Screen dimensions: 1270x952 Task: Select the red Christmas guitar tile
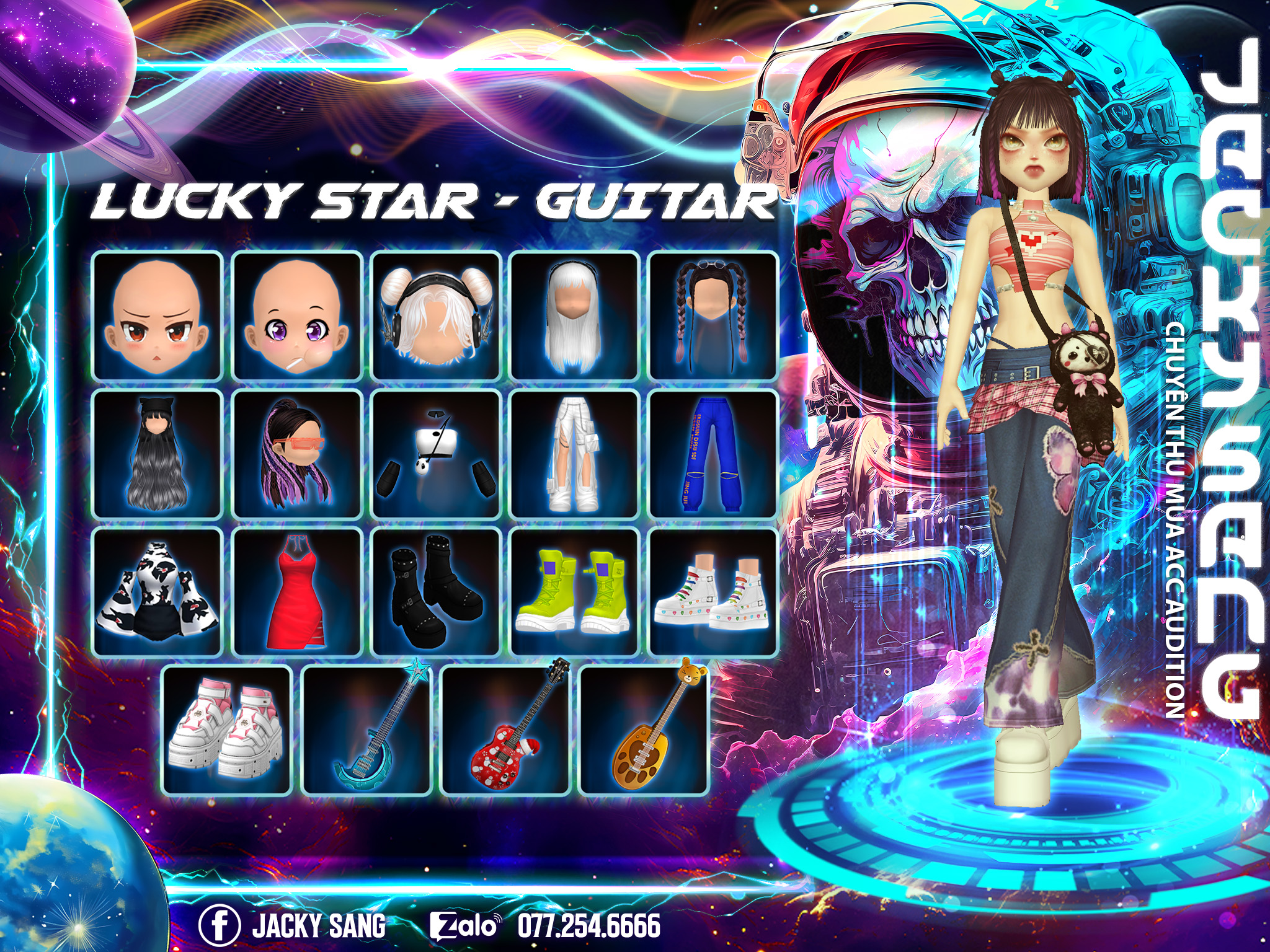[x=505, y=730]
